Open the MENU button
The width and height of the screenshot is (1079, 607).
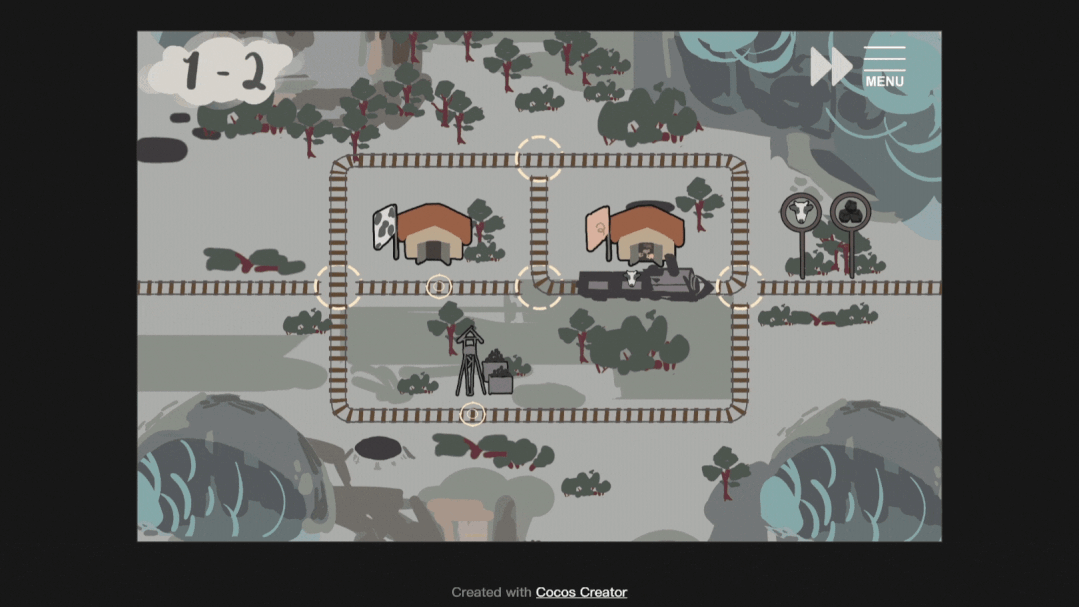884,67
